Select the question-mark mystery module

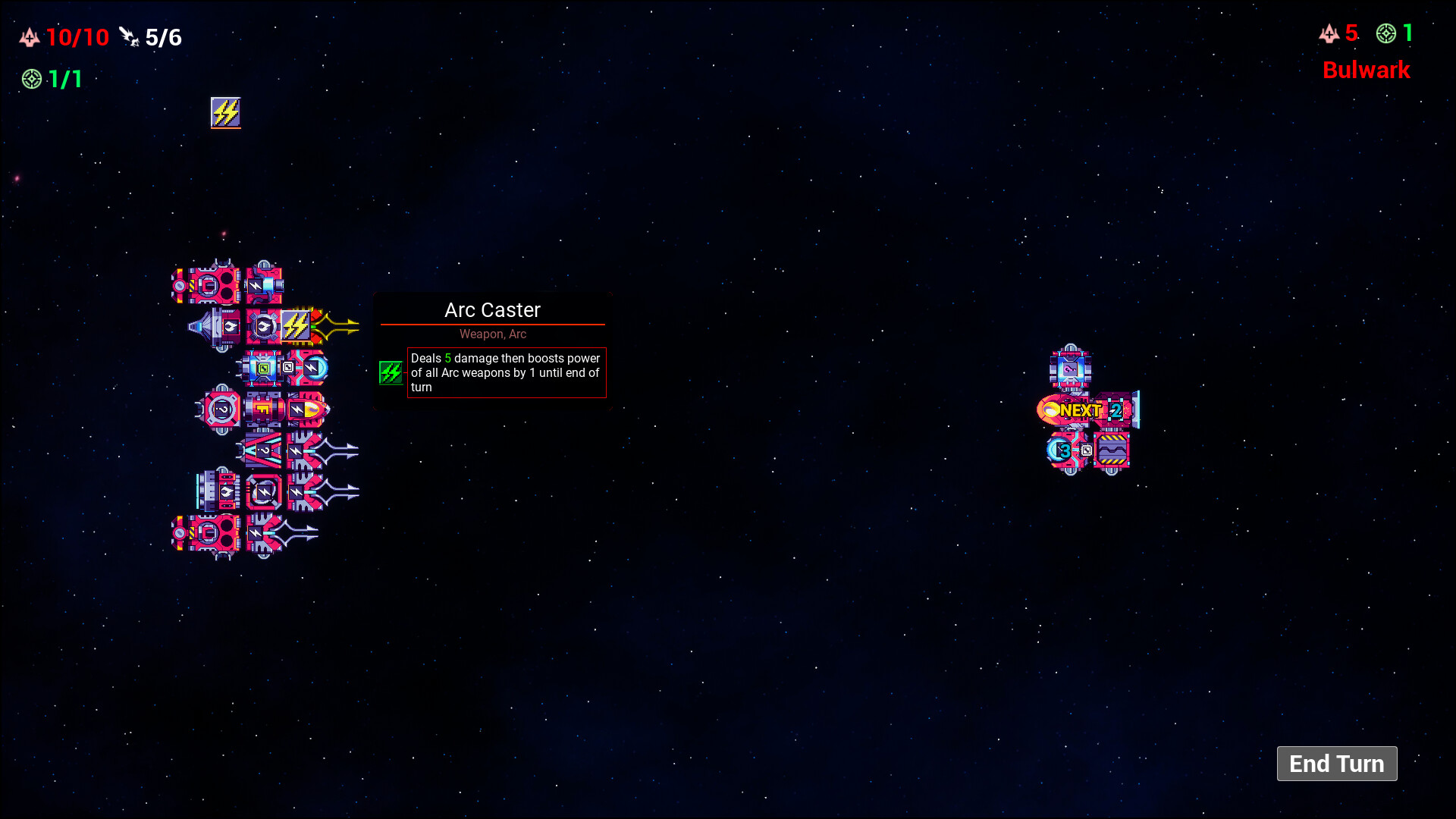(221, 409)
